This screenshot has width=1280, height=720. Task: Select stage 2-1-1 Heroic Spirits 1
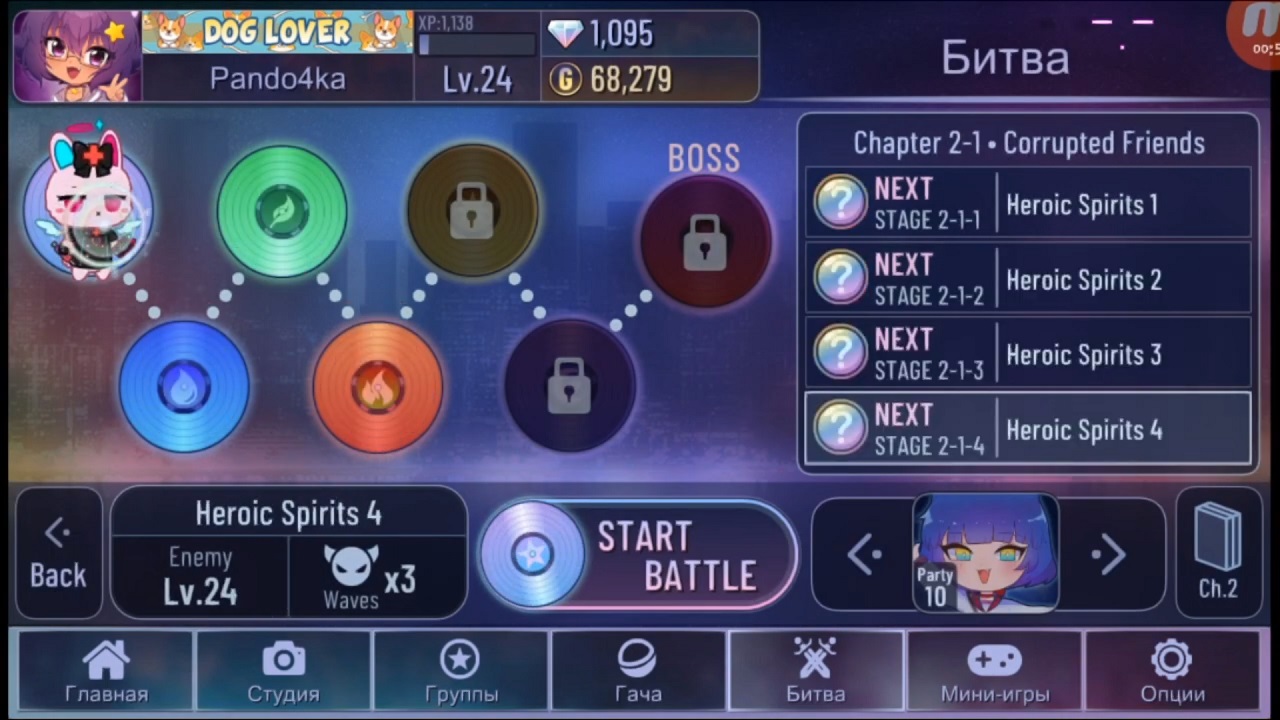pos(1028,204)
